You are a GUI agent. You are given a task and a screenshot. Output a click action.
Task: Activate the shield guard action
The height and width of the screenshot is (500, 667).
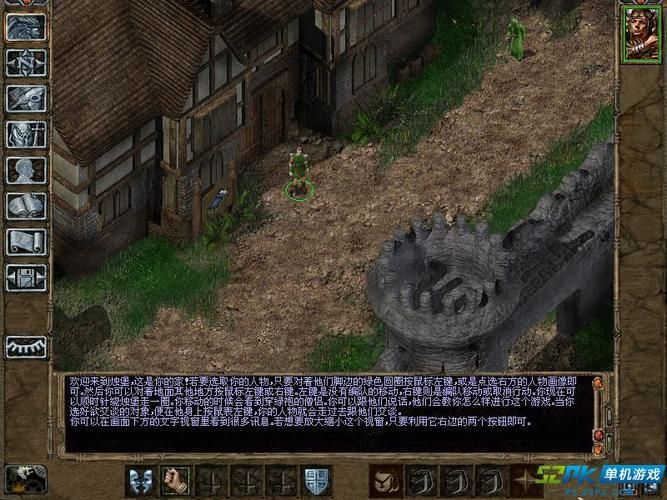point(317,481)
